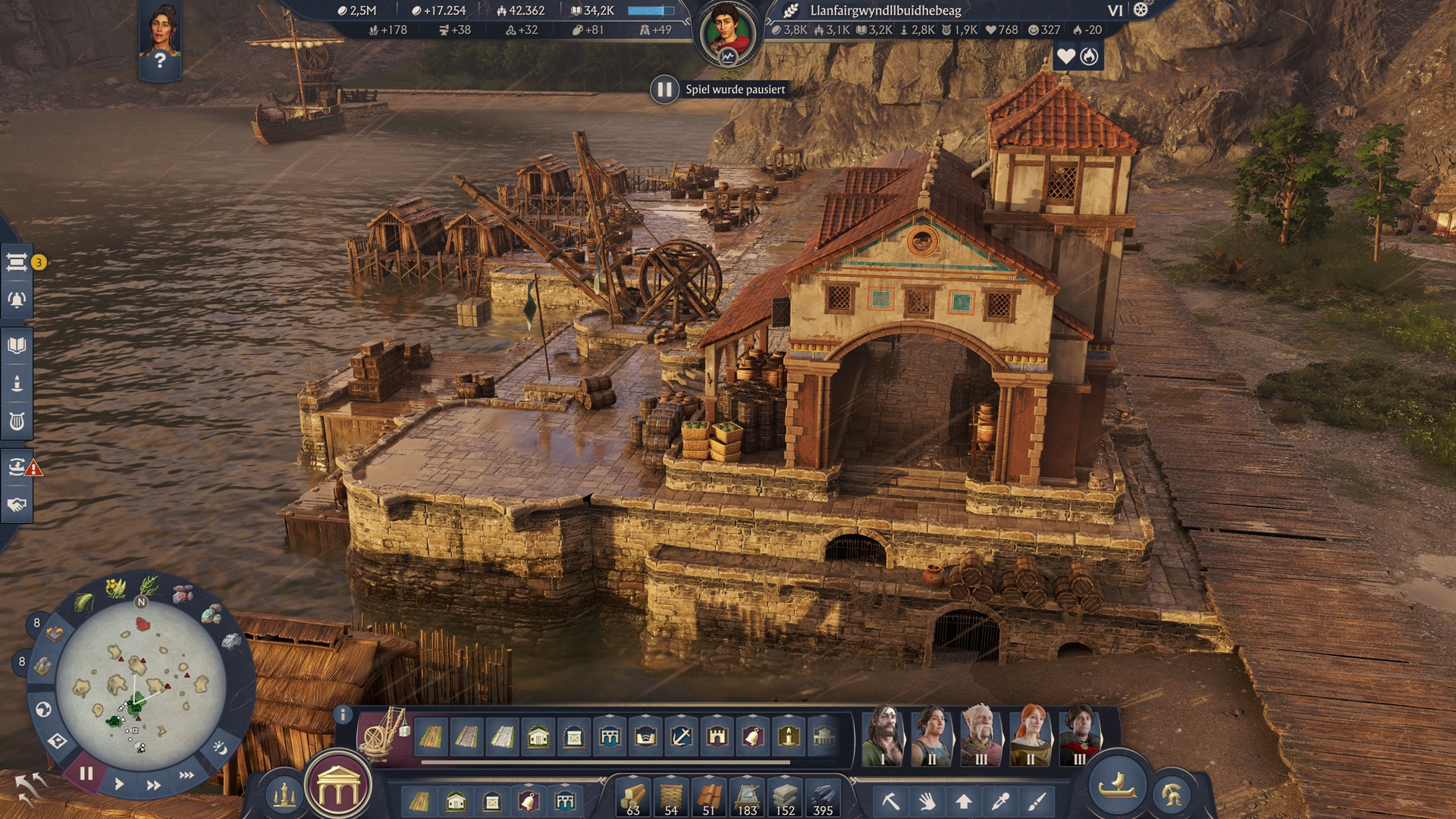The width and height of the screenshot is (1456, 819).
Task: Open the military helmet menu
Action: pos(1171,795)
